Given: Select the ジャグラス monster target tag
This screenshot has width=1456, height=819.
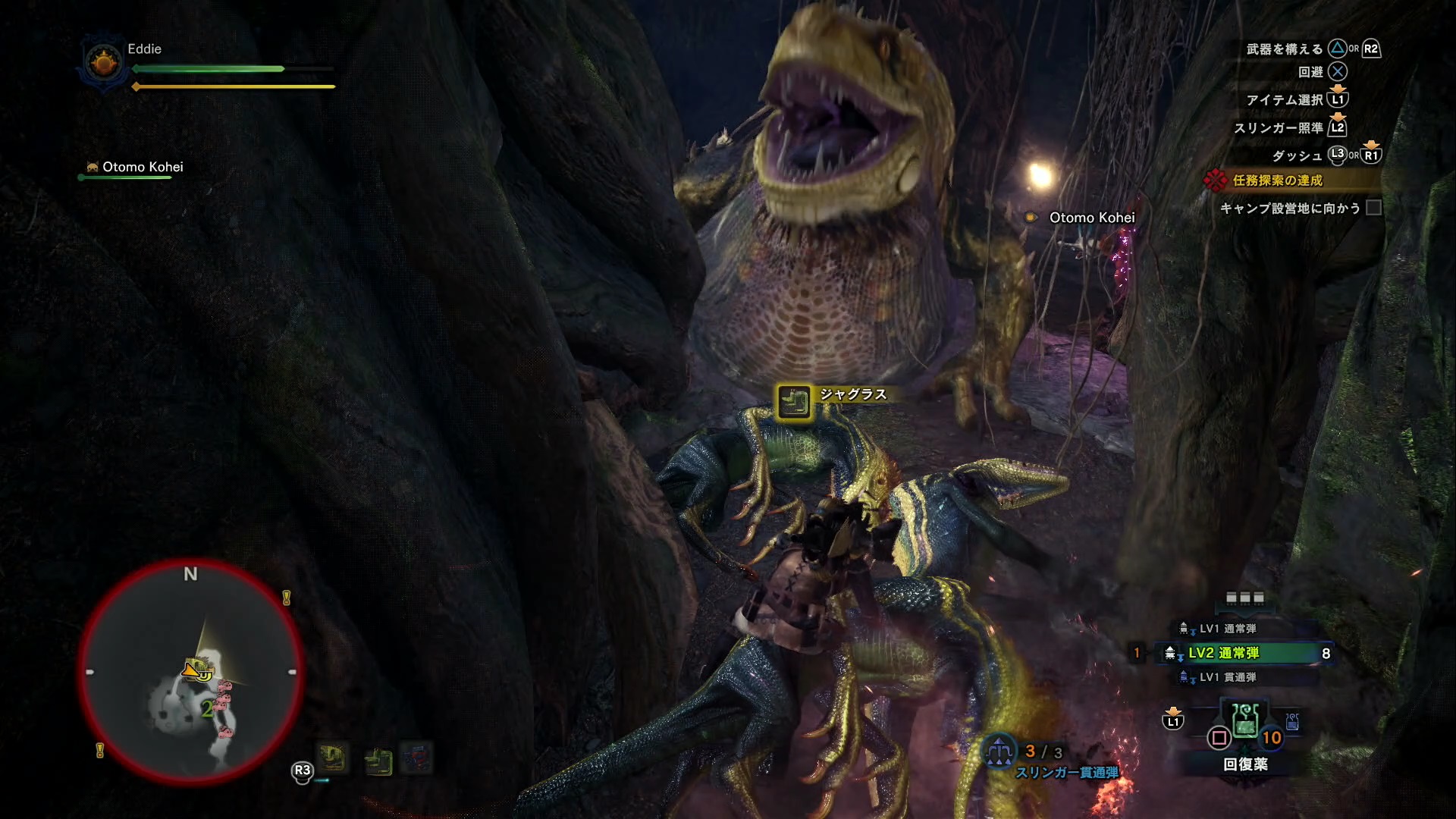Looking at the screenshot, I should (794, 401).
